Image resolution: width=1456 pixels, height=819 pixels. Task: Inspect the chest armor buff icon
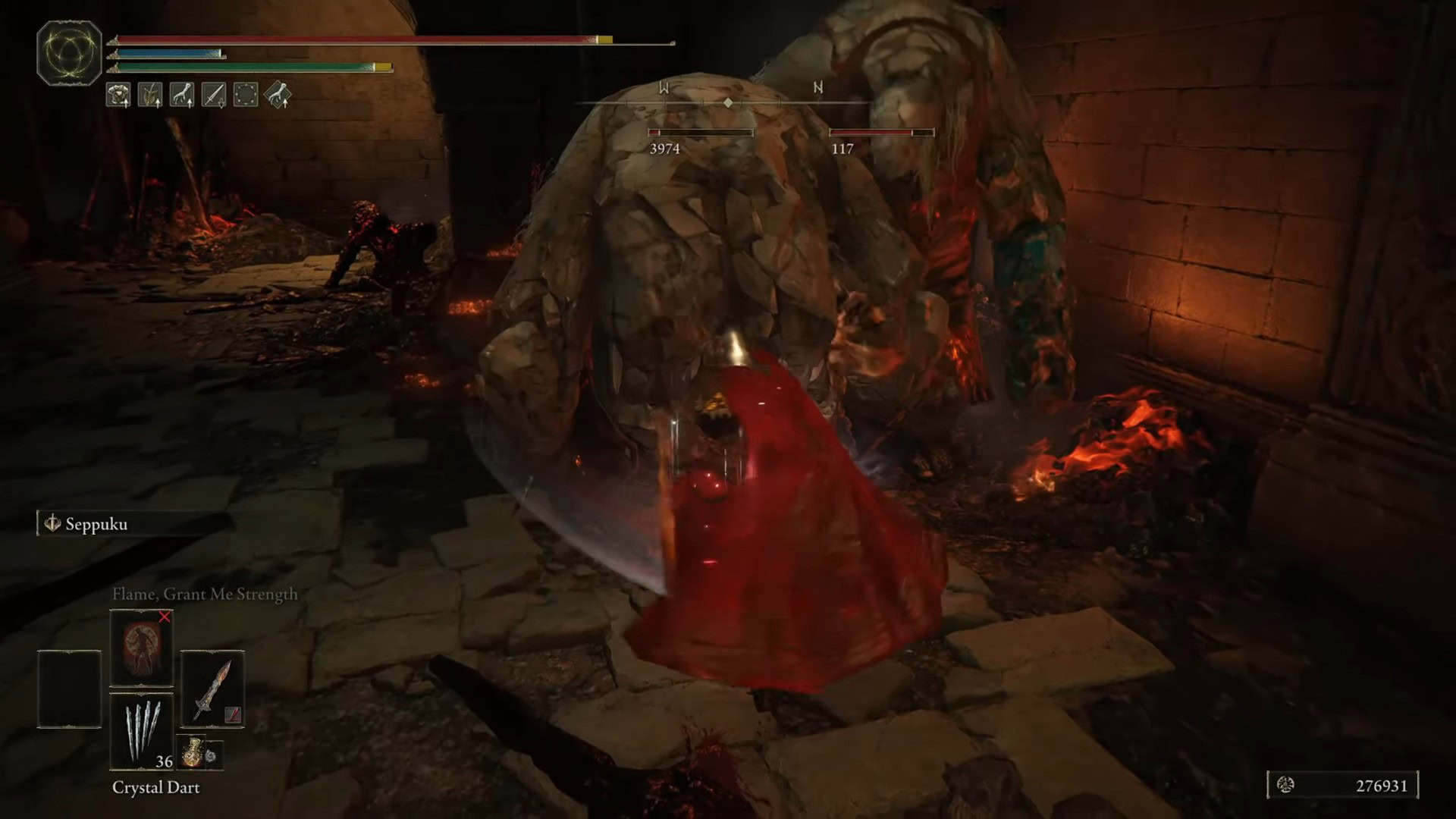point(118,95)
